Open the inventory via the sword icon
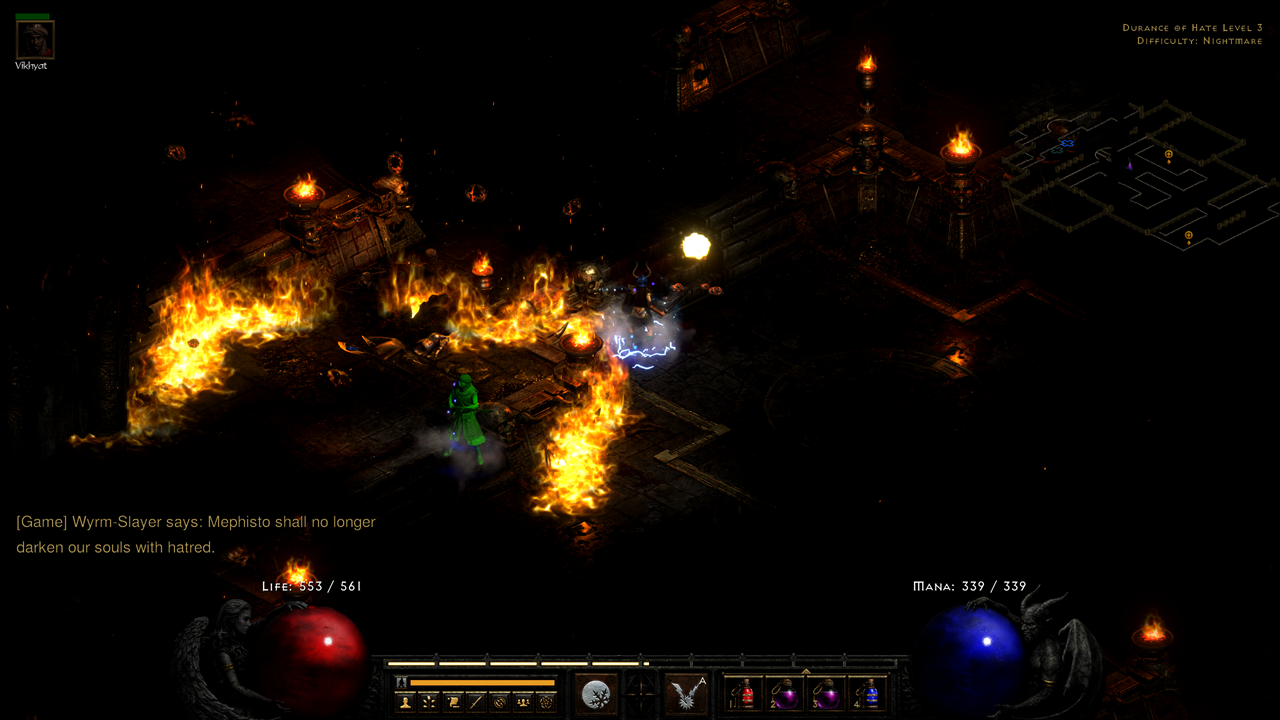Image resolution: width=1280 pixels, height=720 pixels. (x=476, y=700)
